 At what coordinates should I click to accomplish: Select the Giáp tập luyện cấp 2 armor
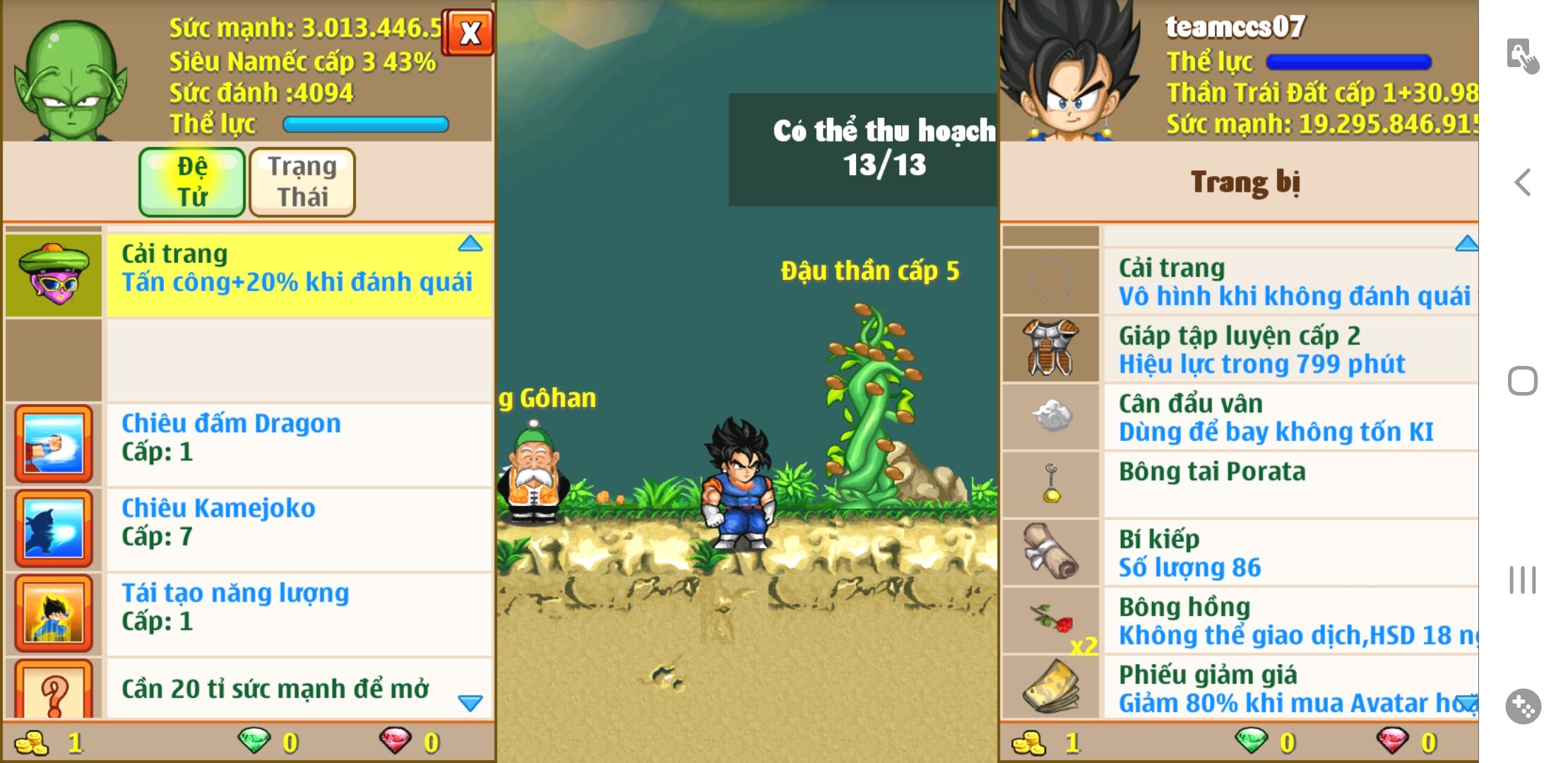[x=1289, y=349]
